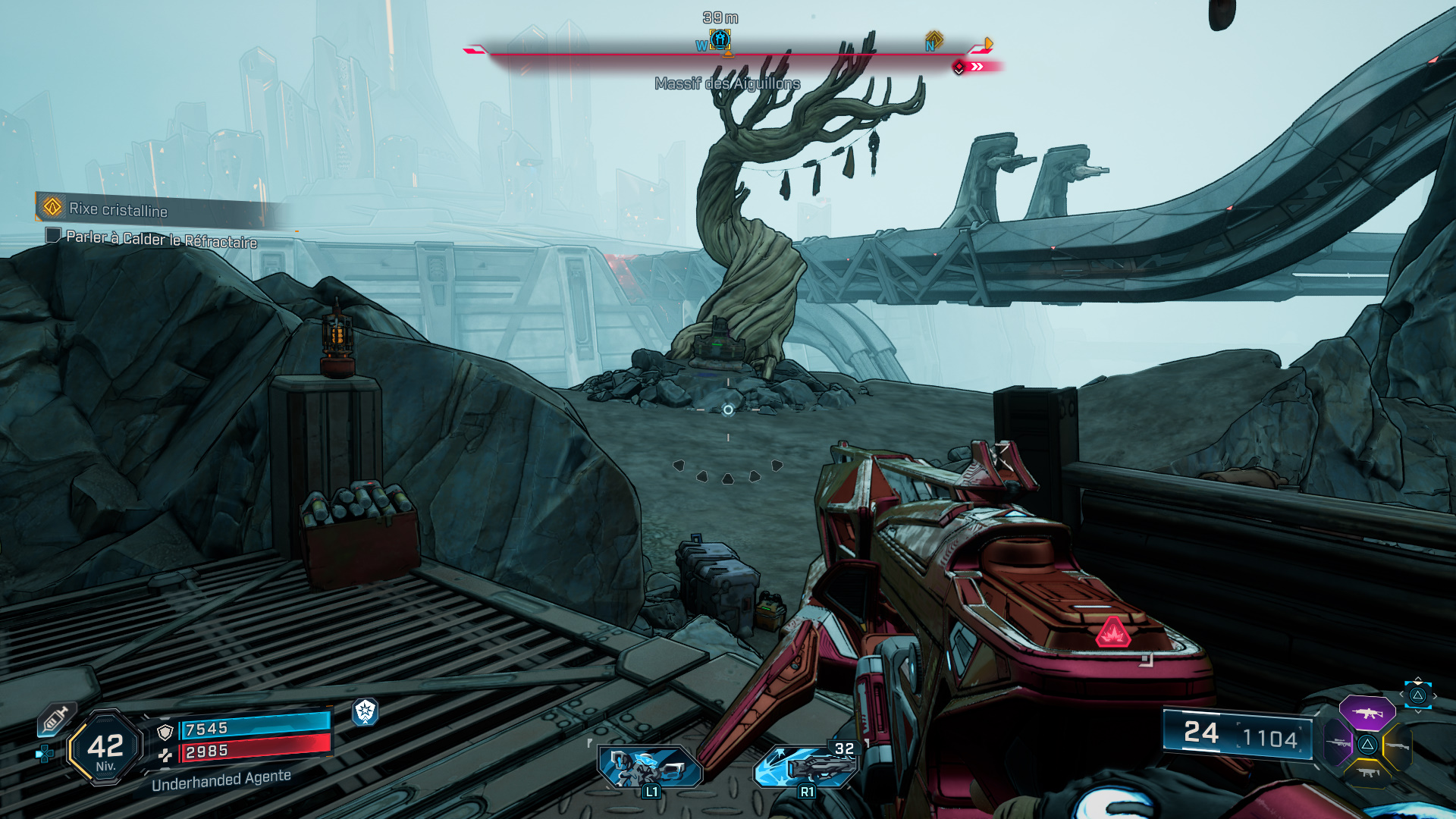The width and height of the screenshot is (1456, 819).
Task: Open the level 42 character badge
Action: (x=105, y=748)
